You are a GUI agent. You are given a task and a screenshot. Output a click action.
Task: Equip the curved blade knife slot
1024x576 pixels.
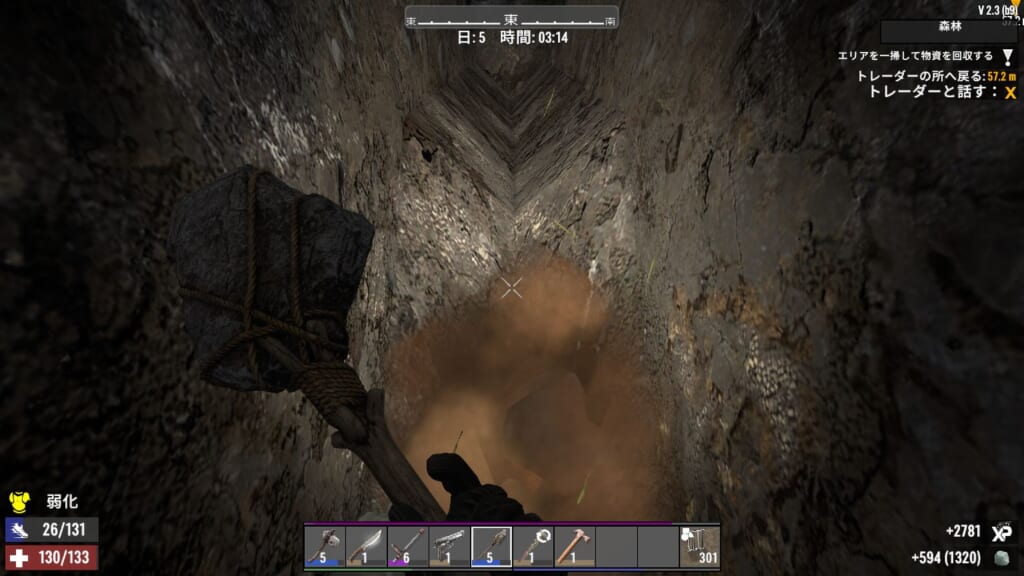[366, 547]
